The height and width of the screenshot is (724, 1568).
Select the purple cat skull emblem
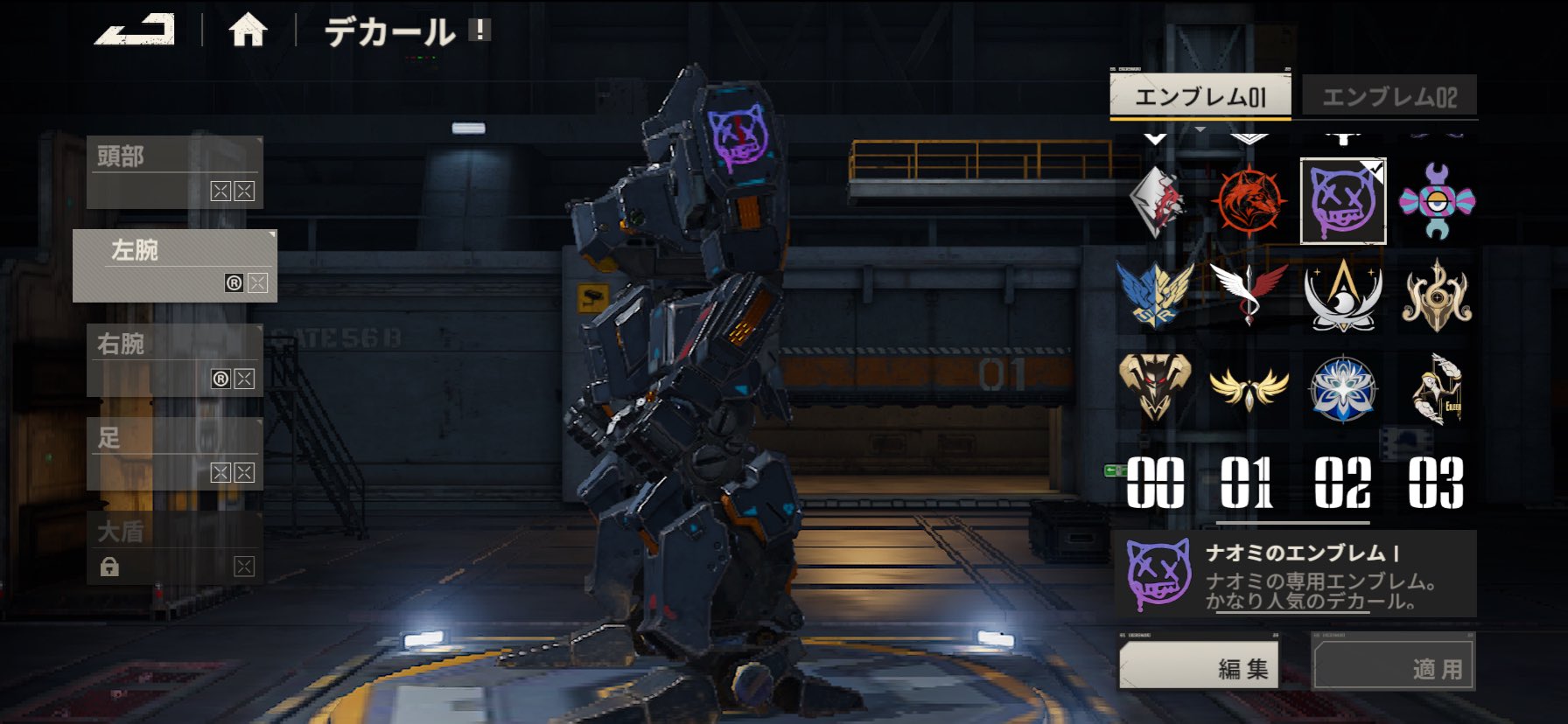[1342, 201]
